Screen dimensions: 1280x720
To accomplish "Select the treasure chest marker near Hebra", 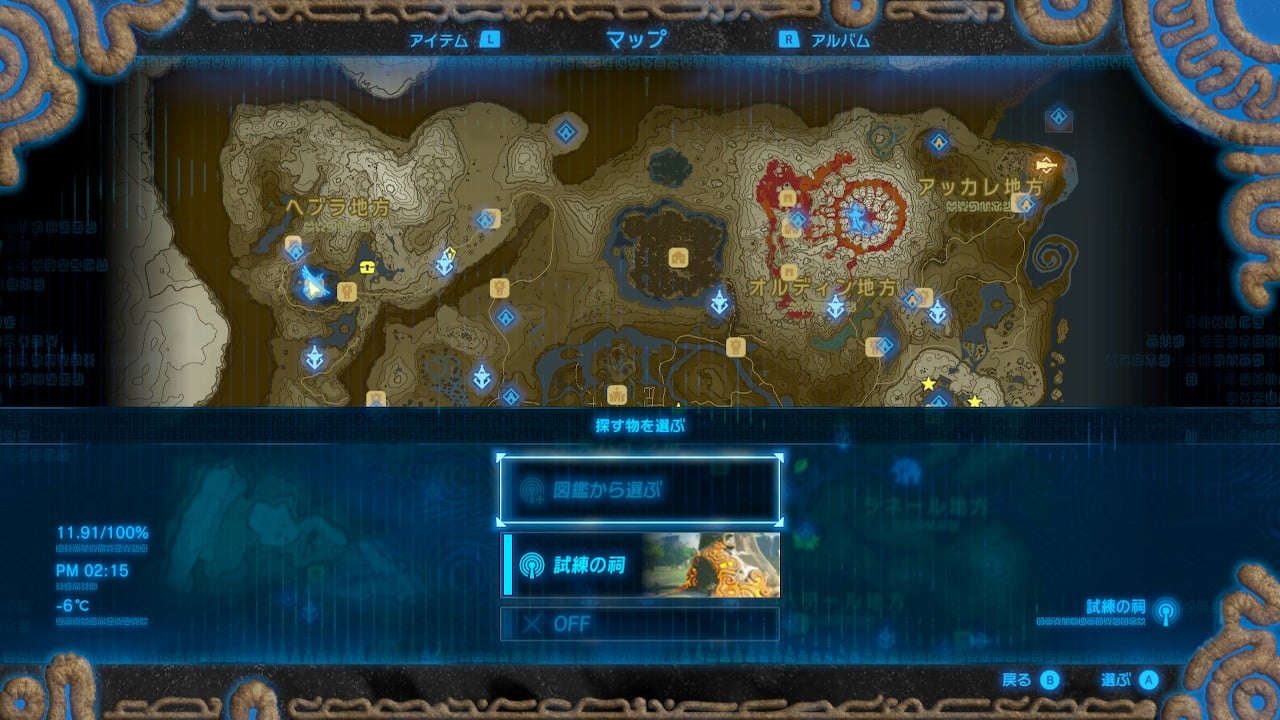I will (x=367, y=268).
